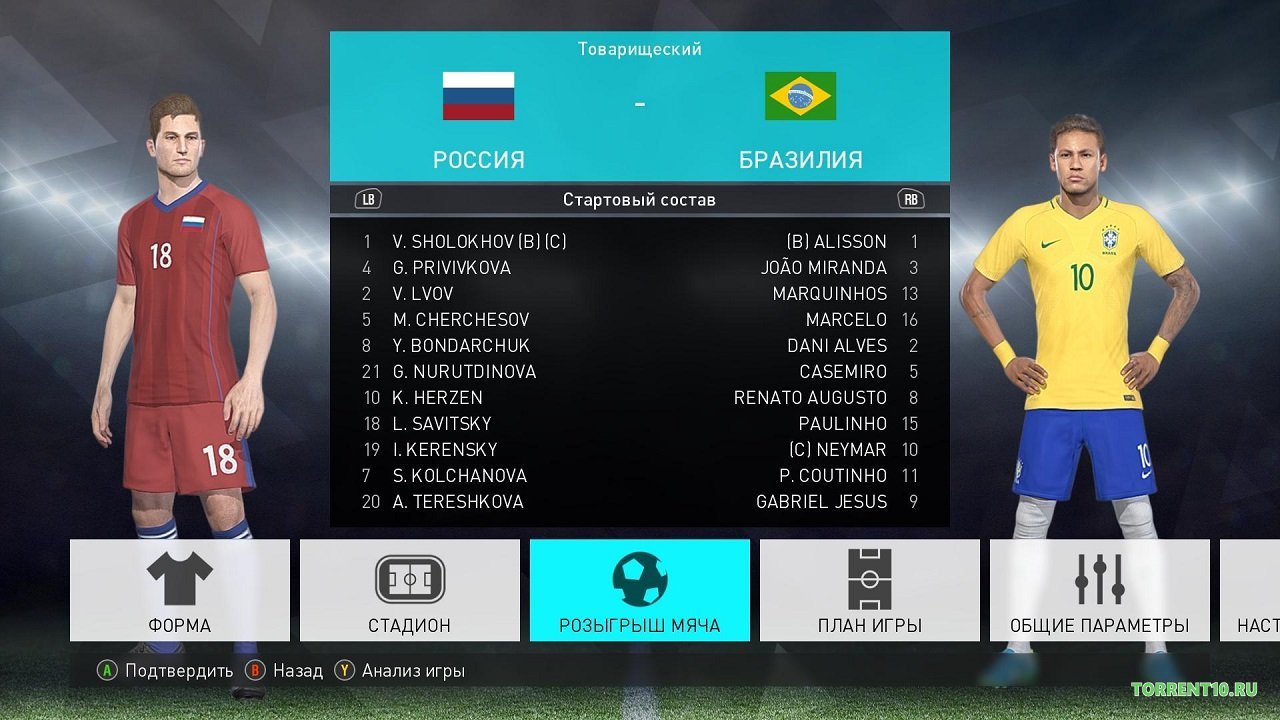Open Стадион using the stadium icon
Viewport: 1280px width, 720px height.
[x=409, y=578]
